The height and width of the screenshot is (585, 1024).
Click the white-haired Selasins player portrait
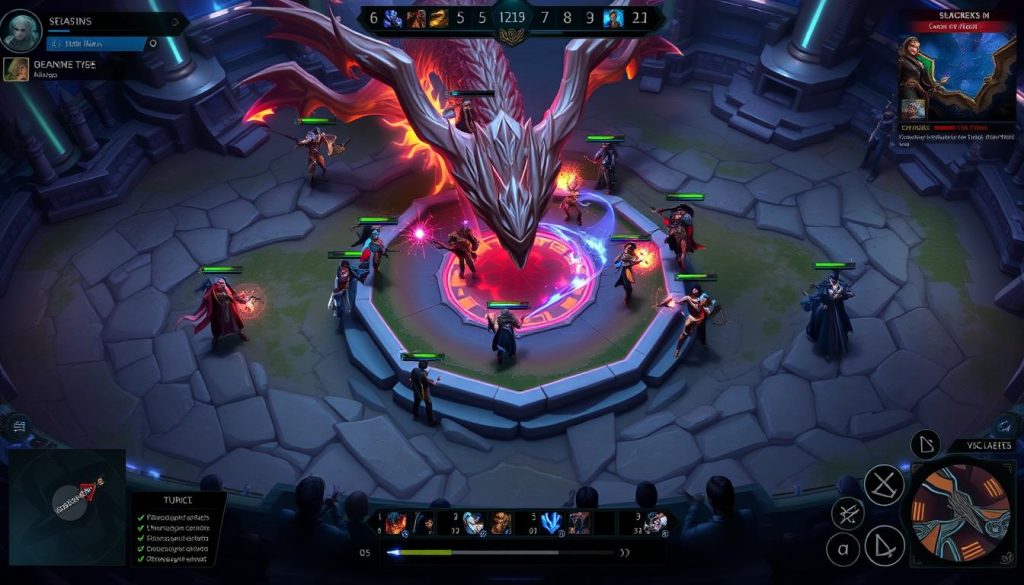coord(22,31)
